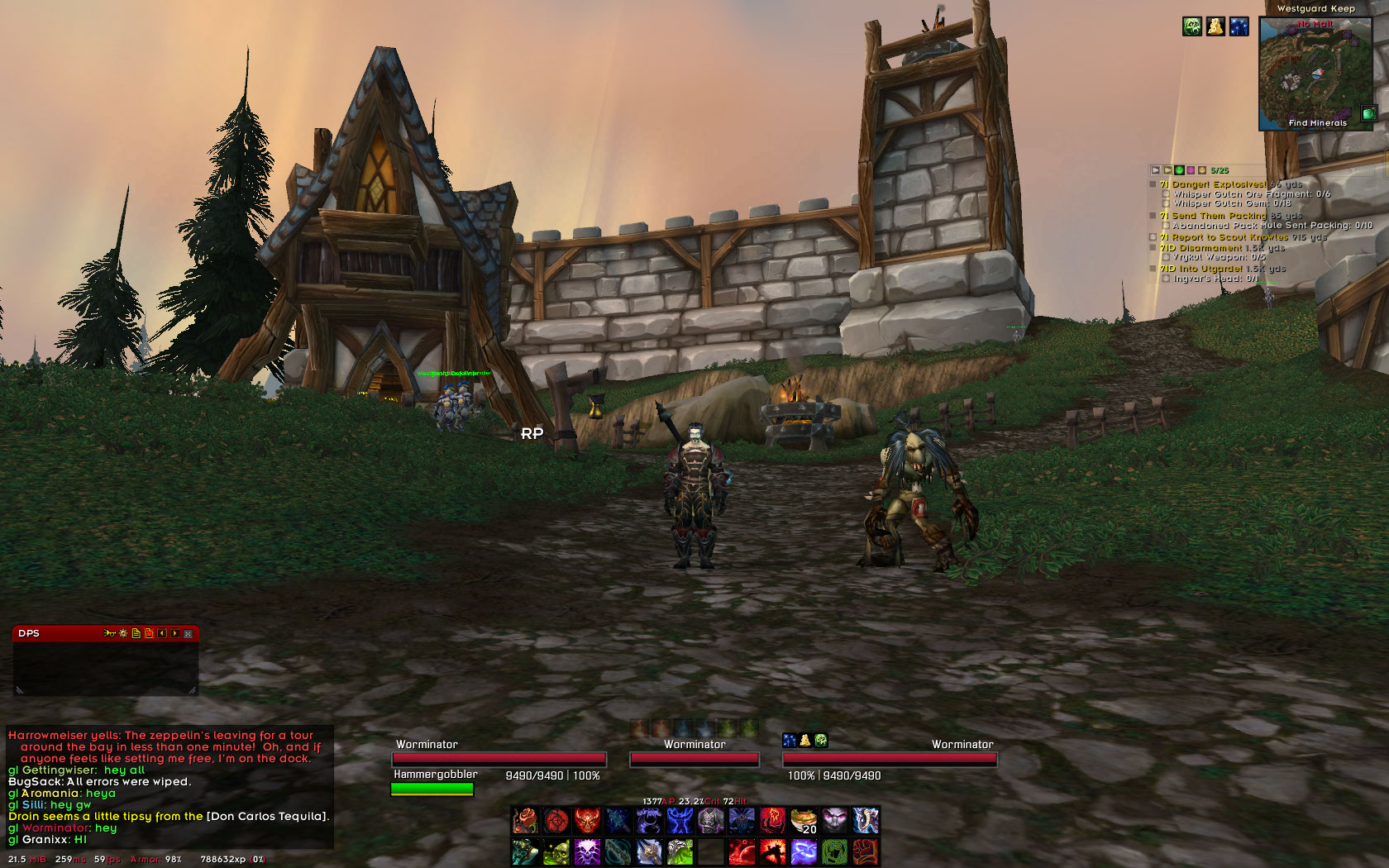The width and height of the screenshot is (1389, 868).
Task: Open DPS meter gear settings
Action: 123,633
